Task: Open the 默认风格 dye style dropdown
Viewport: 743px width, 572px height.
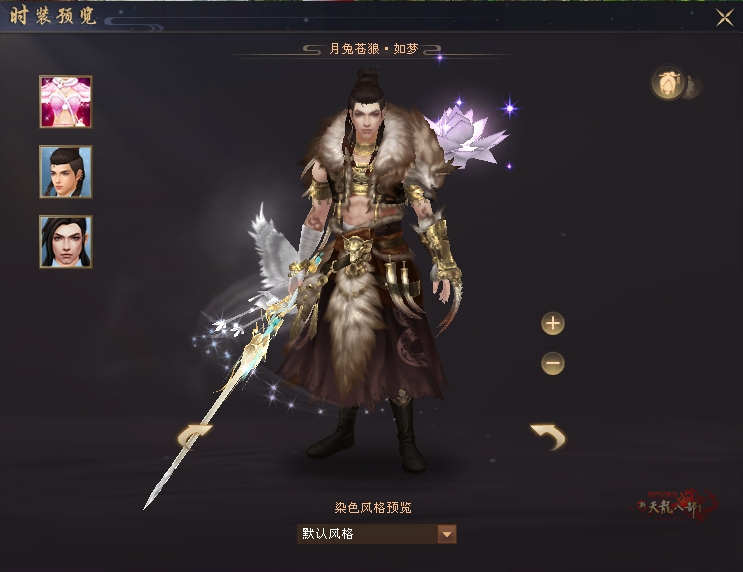Action: [447, 534]
